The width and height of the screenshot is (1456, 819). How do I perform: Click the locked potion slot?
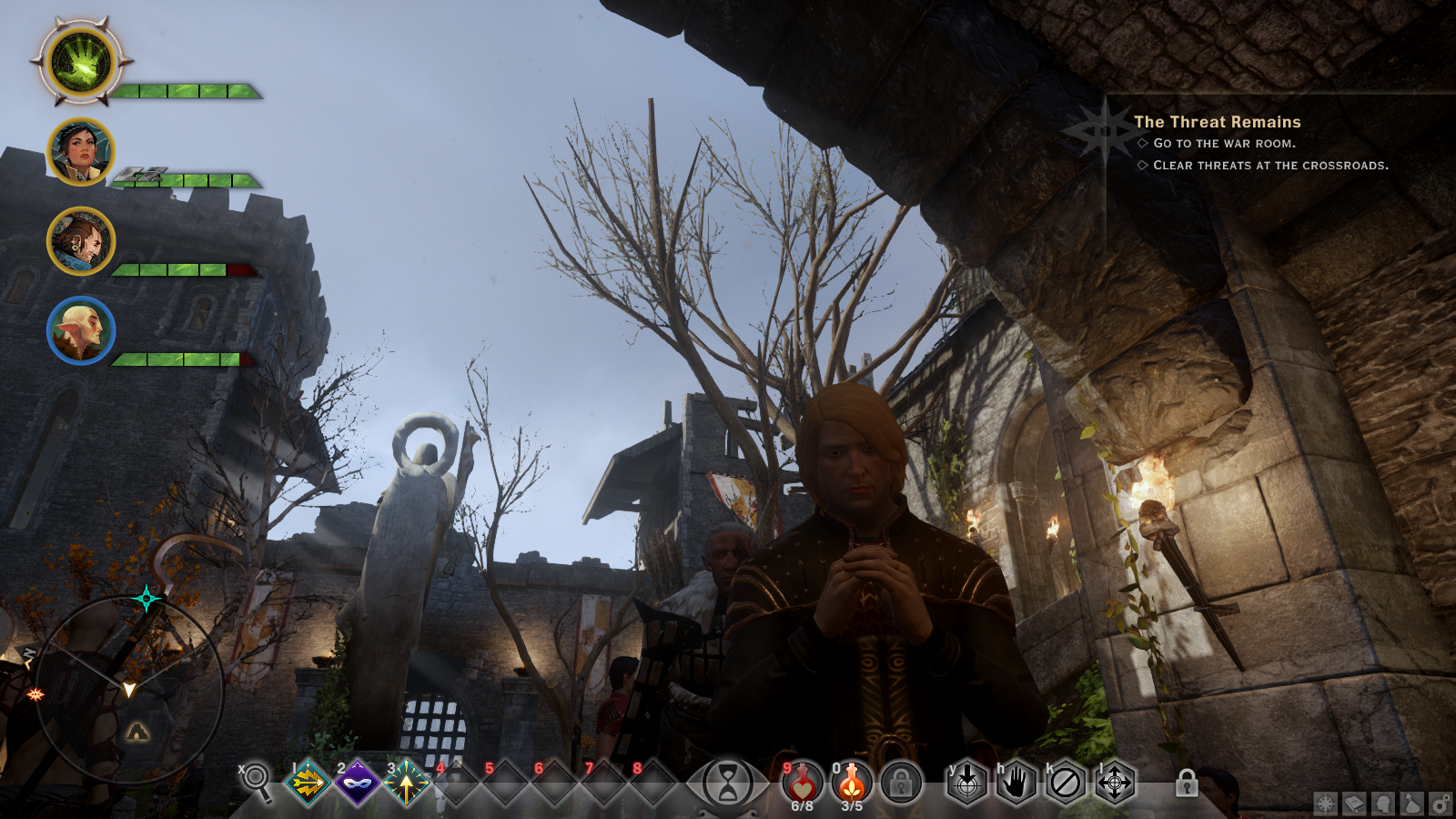[901, 783]
